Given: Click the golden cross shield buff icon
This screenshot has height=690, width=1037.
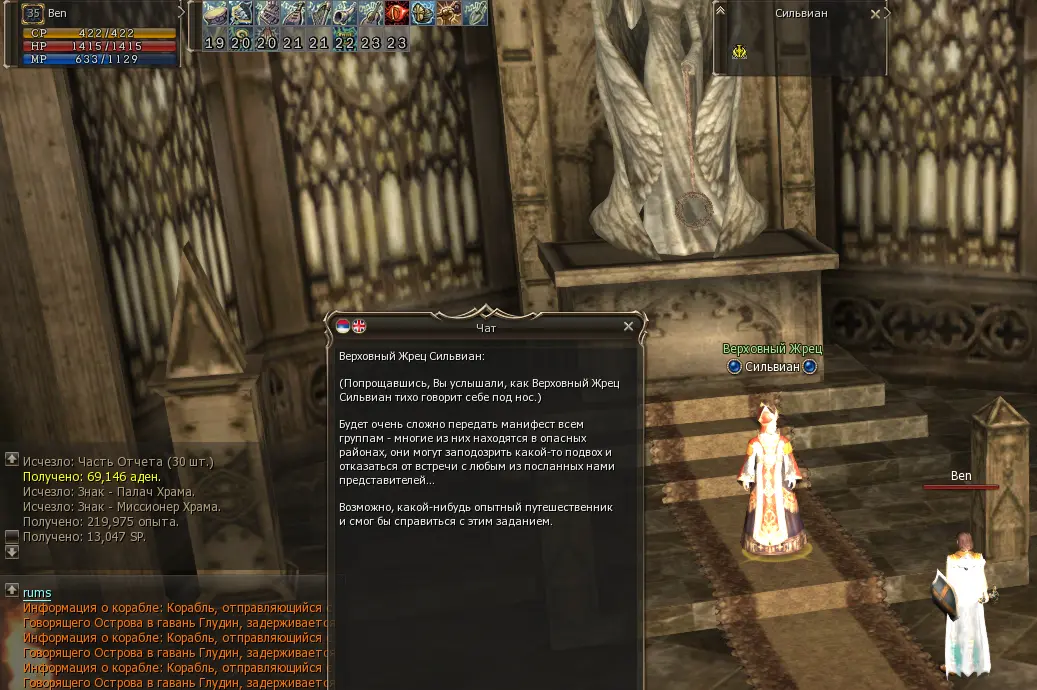Looking at the screenshot, I should [422, 13].
